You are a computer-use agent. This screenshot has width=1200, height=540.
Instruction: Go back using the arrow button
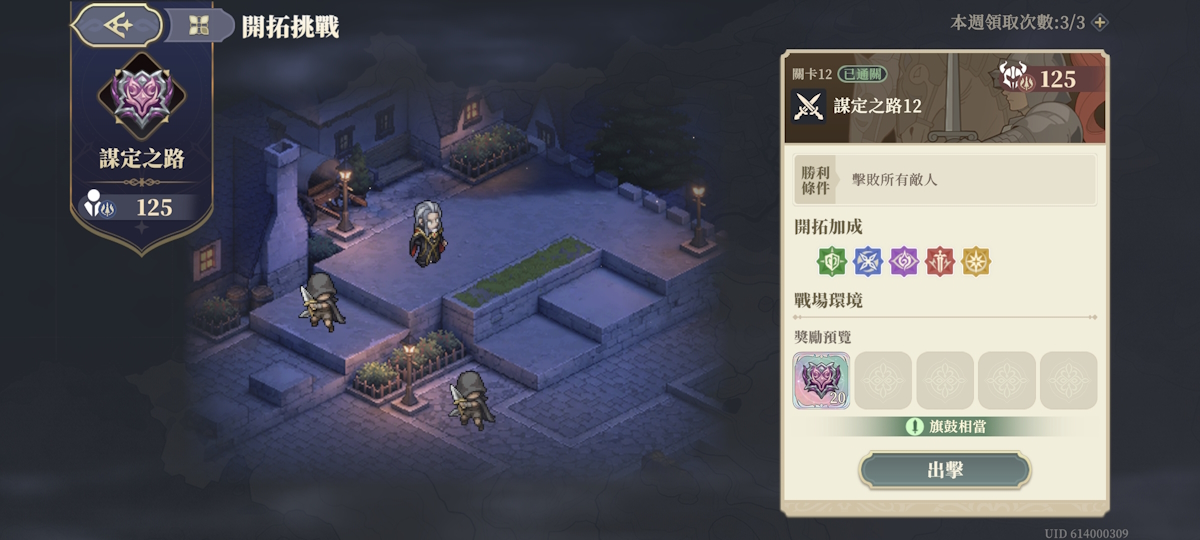118,26
